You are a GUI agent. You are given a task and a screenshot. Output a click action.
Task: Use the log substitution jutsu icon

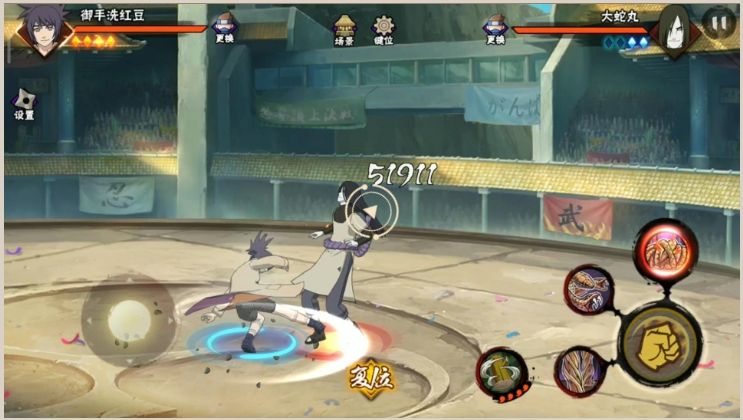pos(501,372)
